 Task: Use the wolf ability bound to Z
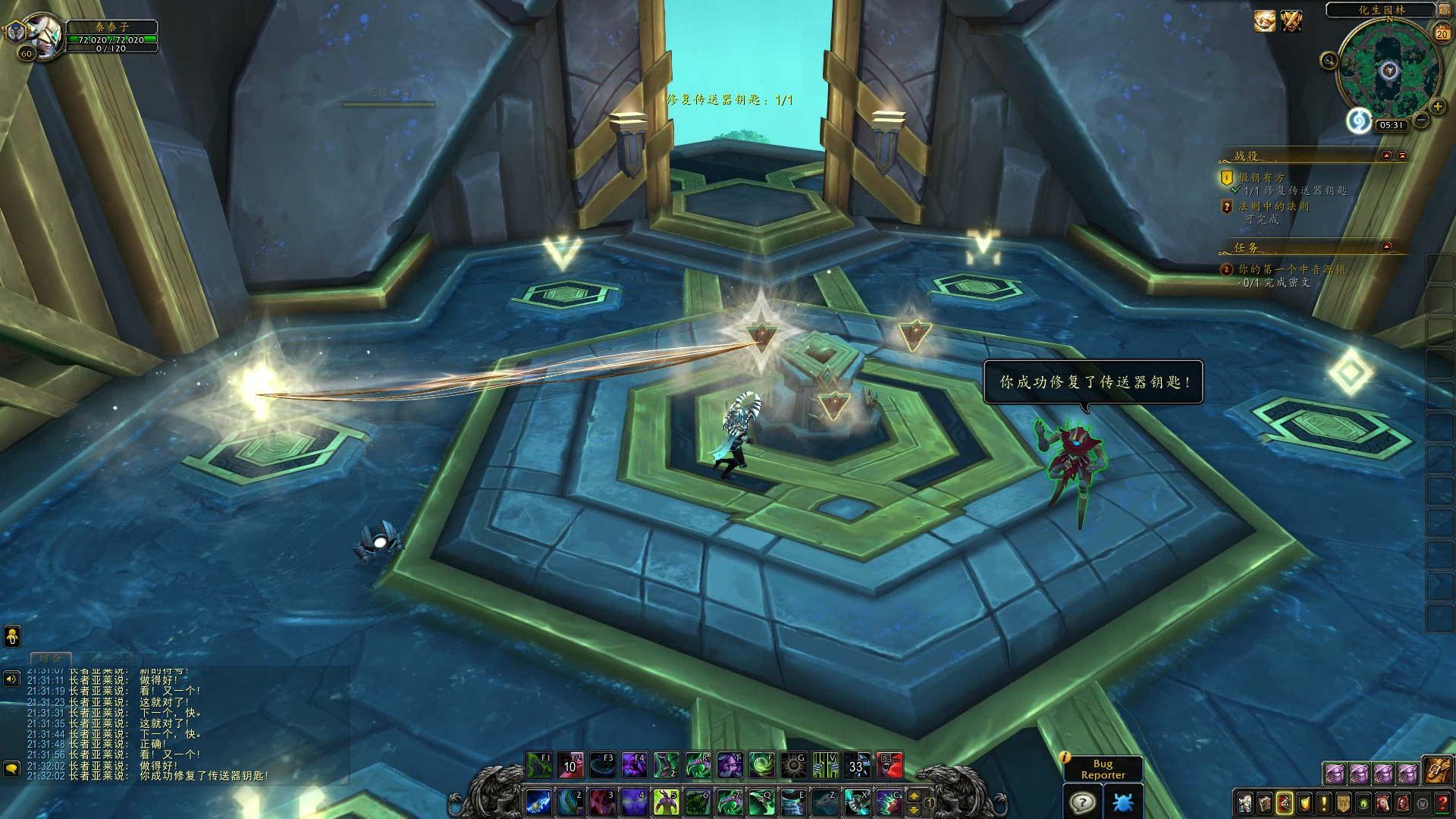(x=824, y=802)
